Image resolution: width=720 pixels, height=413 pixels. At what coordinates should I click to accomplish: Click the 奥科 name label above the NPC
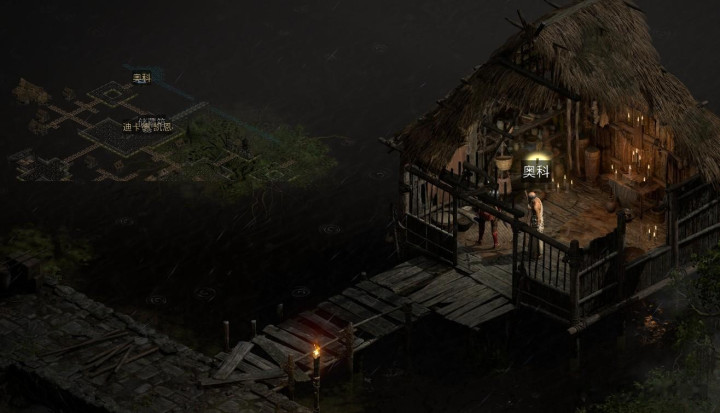tap(536, 171)
